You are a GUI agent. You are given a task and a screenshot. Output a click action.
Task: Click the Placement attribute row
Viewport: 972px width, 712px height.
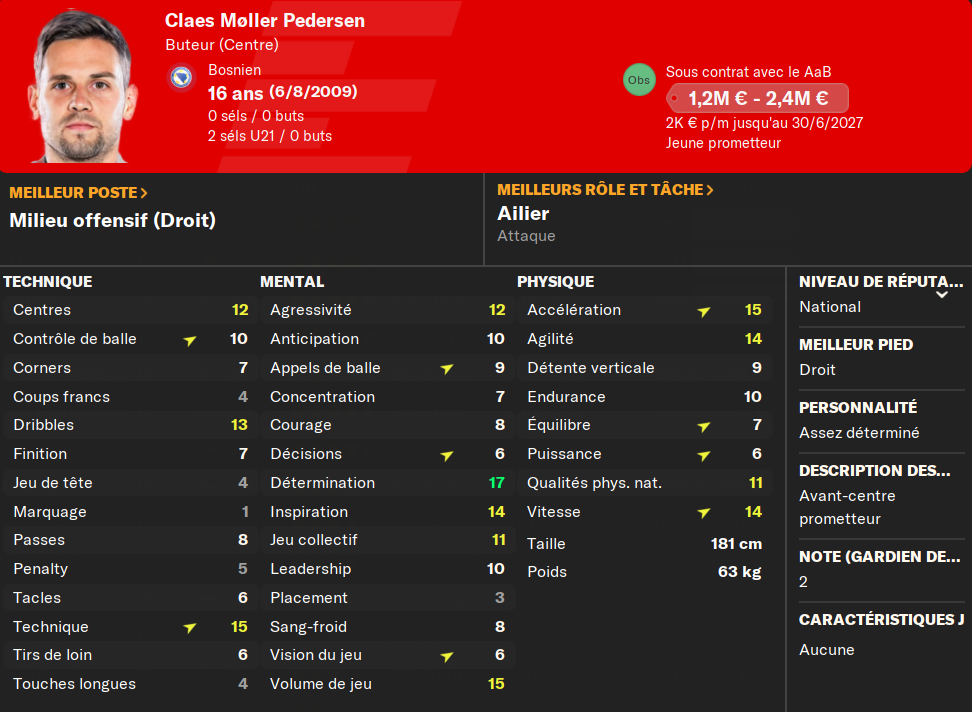tap(386, 598)
